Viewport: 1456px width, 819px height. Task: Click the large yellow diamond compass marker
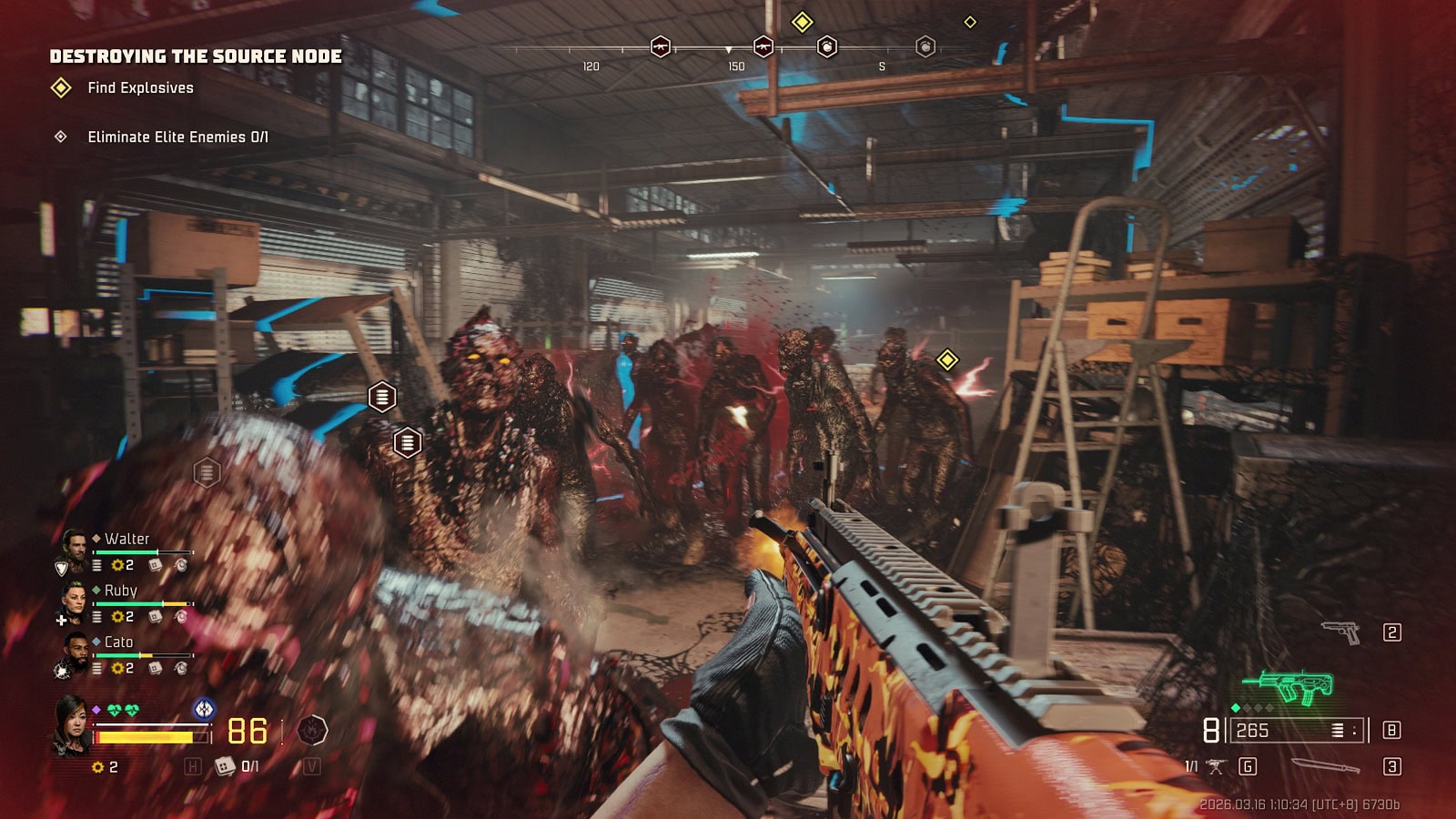click(x=802, y=22)
